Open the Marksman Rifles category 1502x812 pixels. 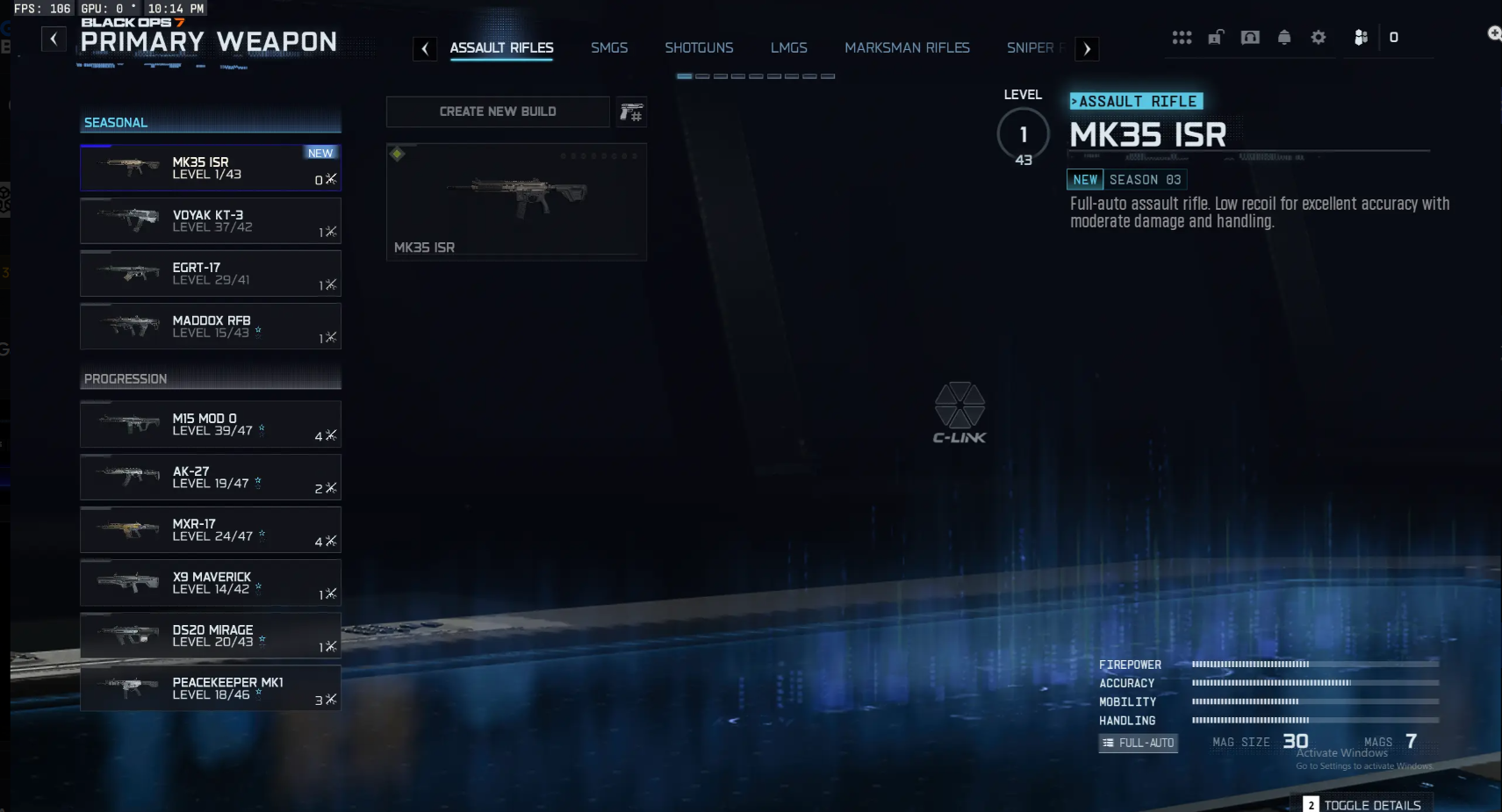[907, 48]
